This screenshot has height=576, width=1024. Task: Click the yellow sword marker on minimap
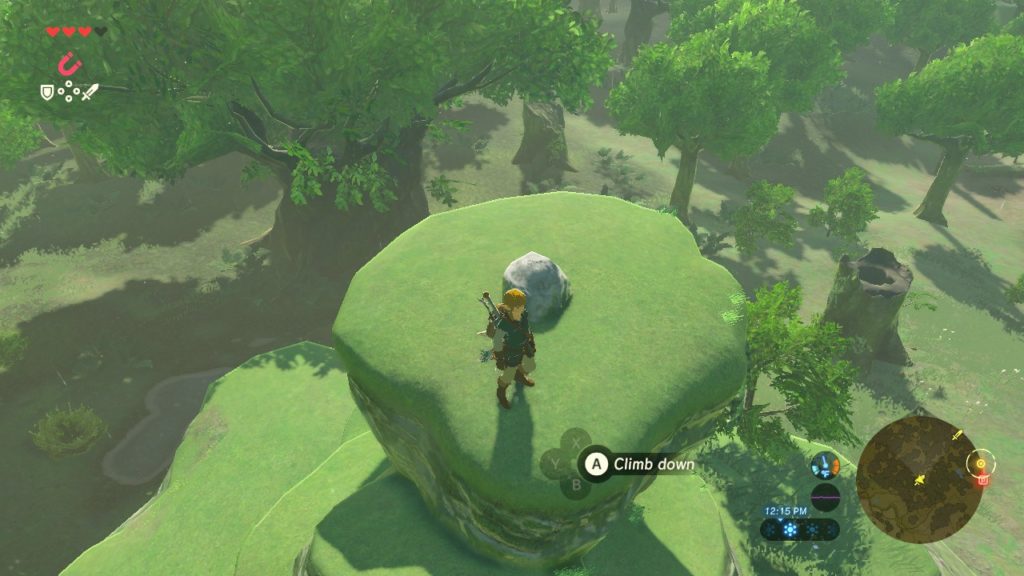point(958,436)
